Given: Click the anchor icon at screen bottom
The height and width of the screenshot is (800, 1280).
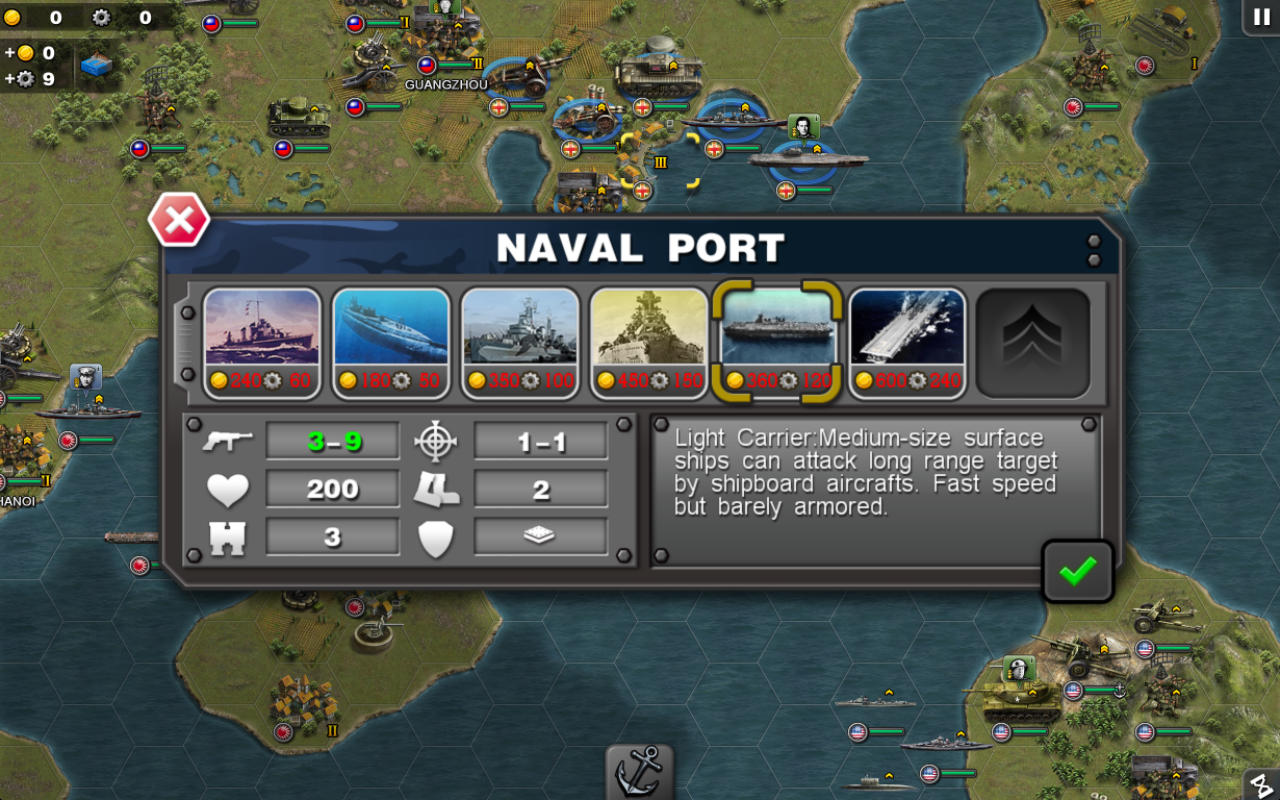Looking at the screenshot, I should pos(639,775).
